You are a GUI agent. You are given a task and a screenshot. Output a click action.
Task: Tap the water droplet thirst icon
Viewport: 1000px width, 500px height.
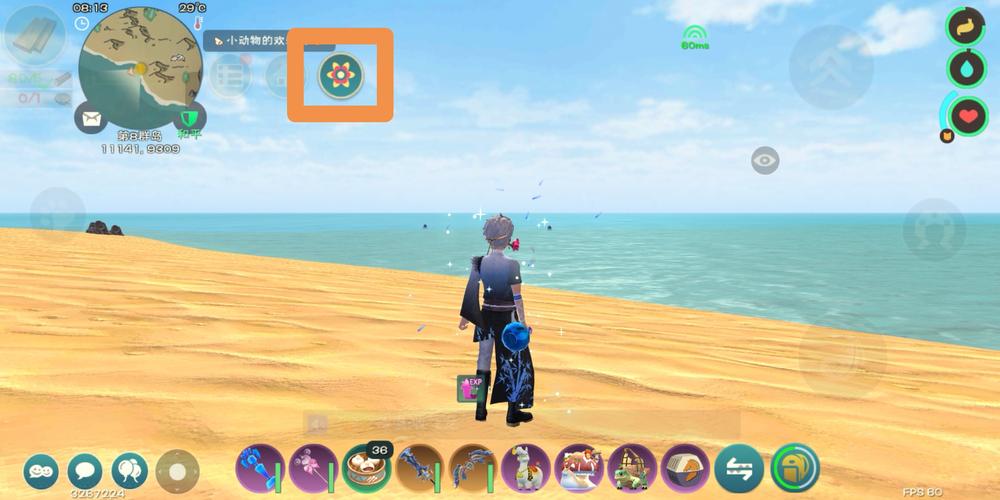[x=967, y=68]
